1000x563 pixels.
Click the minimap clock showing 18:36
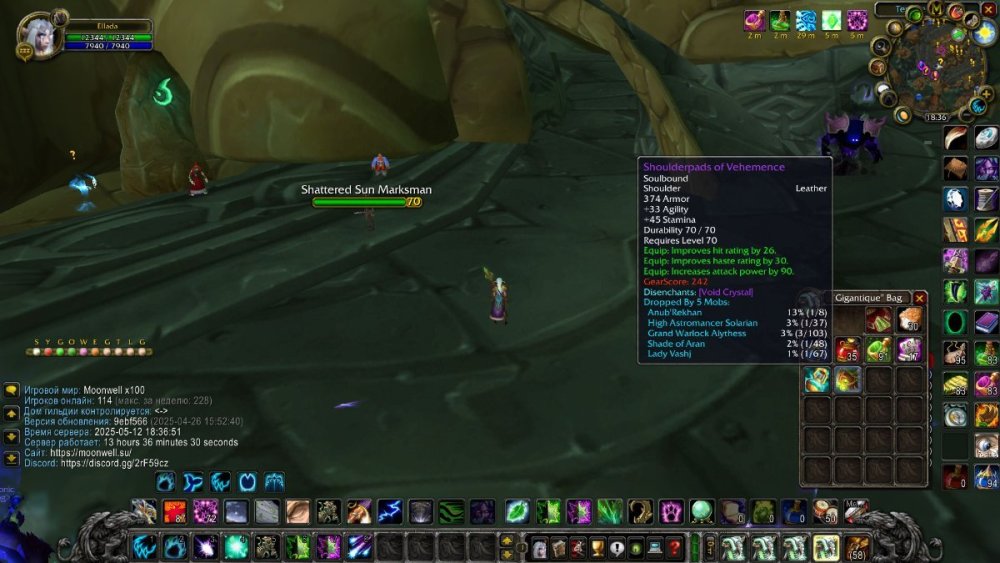pyautogui.click(x=935, y=117)
